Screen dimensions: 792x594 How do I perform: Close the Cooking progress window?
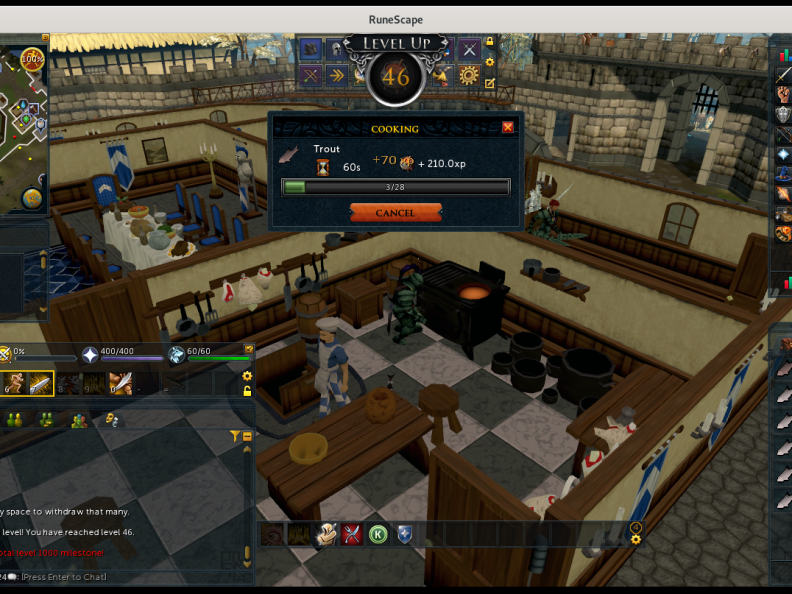(x=508, y=127)
